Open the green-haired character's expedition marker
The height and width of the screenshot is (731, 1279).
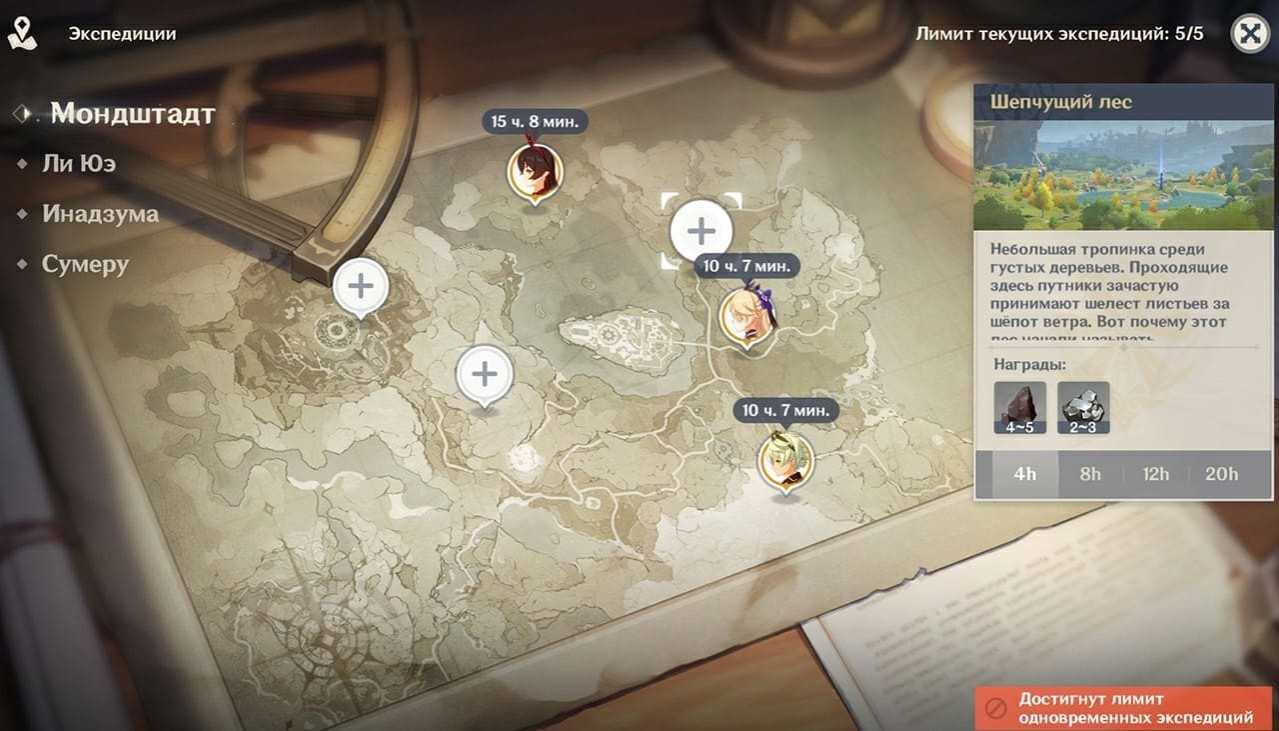coord(785,460)
